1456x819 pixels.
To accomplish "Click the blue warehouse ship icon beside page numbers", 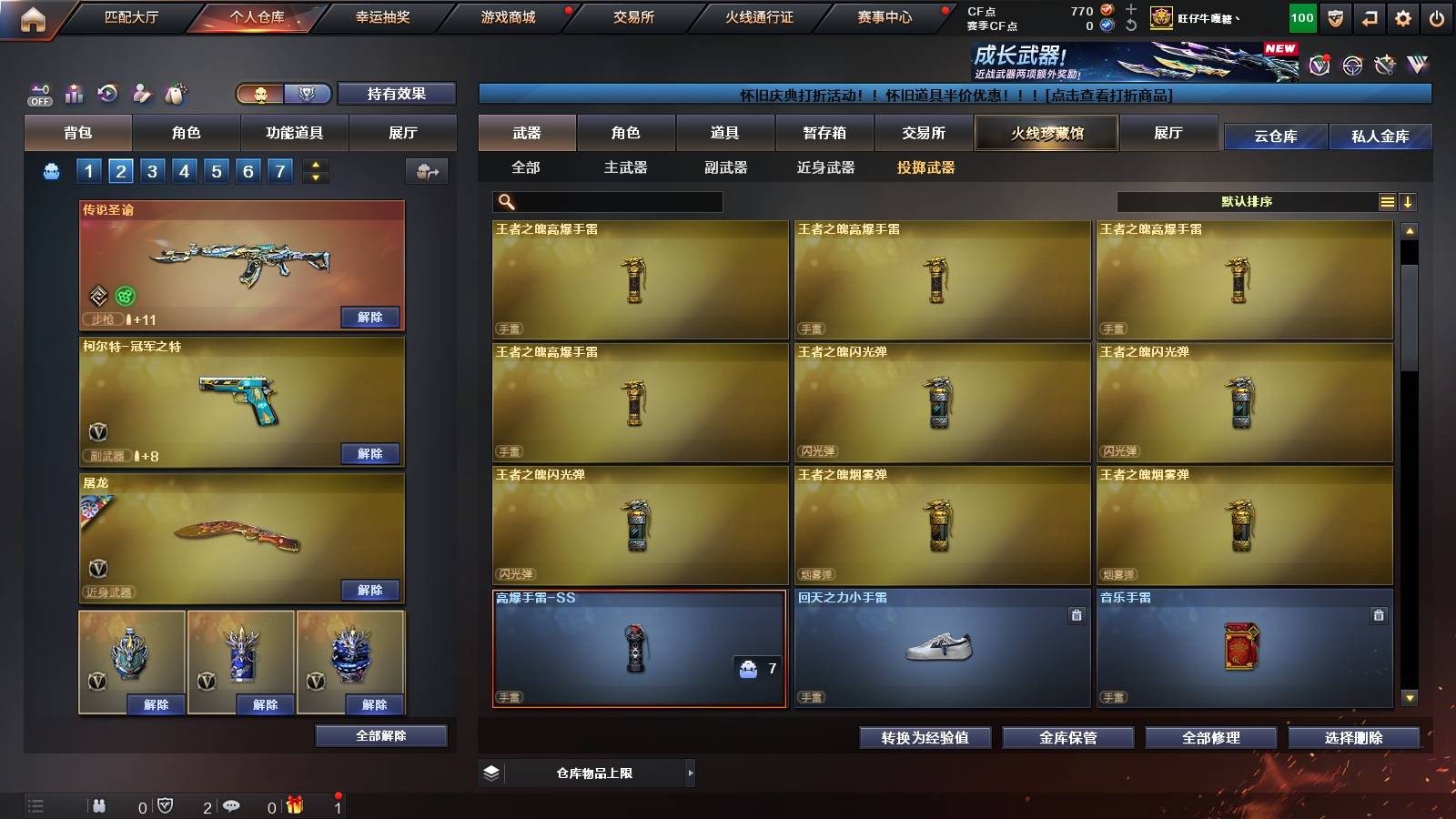I will [x=51, y=171].
